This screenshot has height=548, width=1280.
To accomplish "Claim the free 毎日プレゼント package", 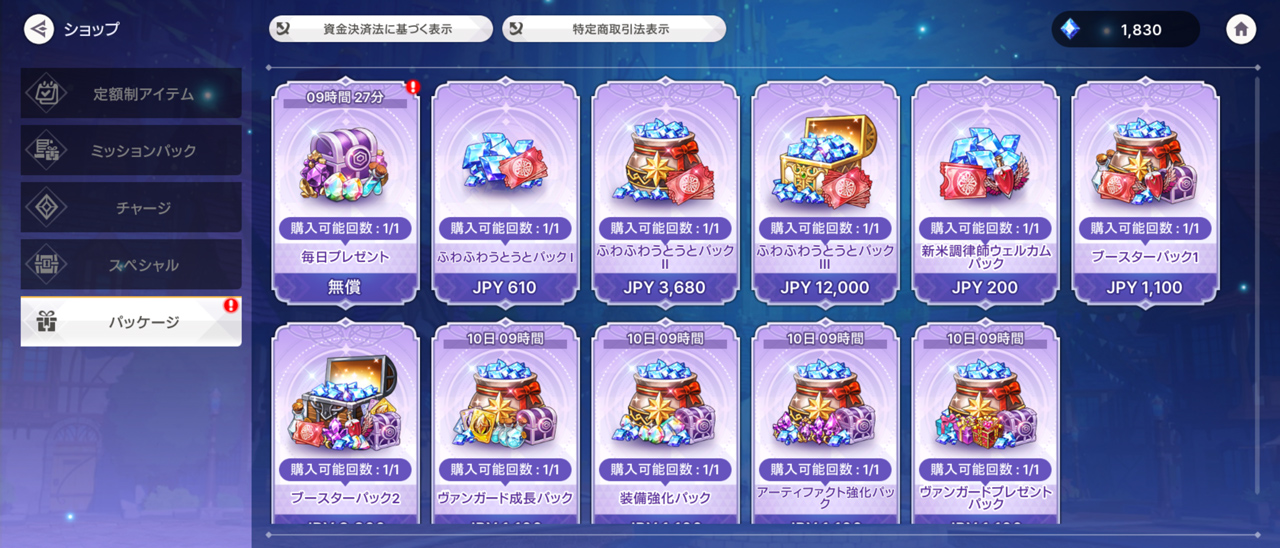I will (x=345, y=192).
